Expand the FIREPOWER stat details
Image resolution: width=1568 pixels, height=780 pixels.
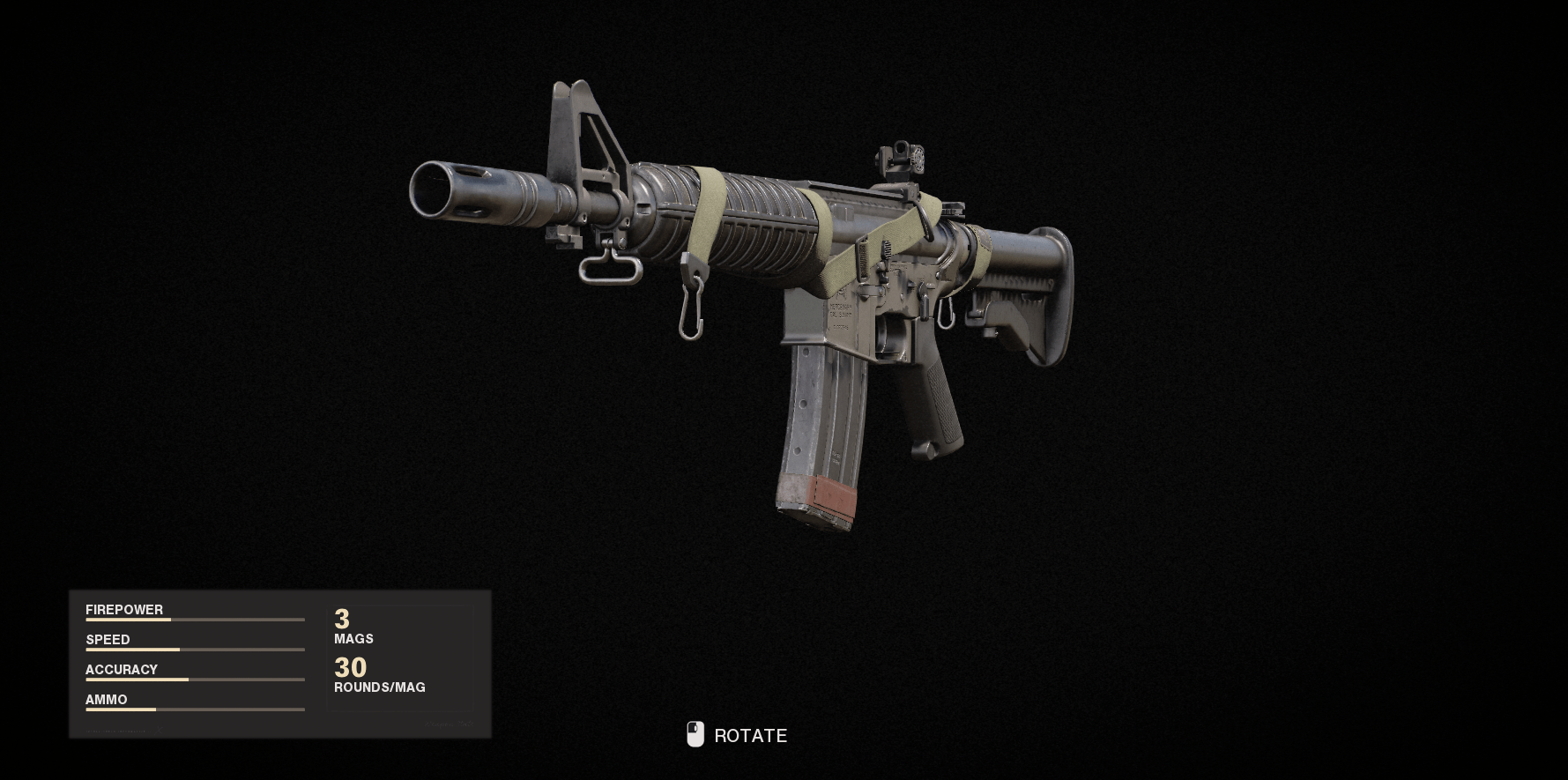click(124, 609)
